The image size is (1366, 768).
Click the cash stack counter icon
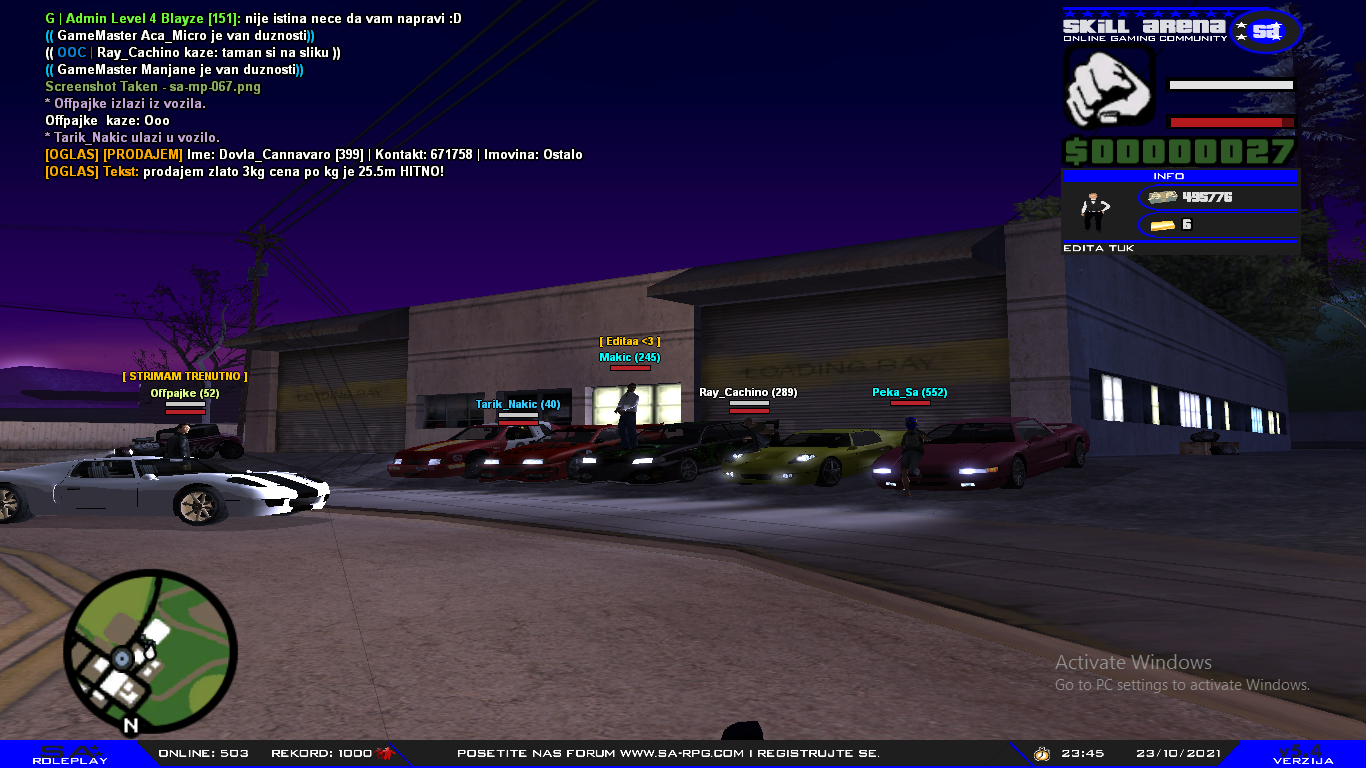[1163, 198]
